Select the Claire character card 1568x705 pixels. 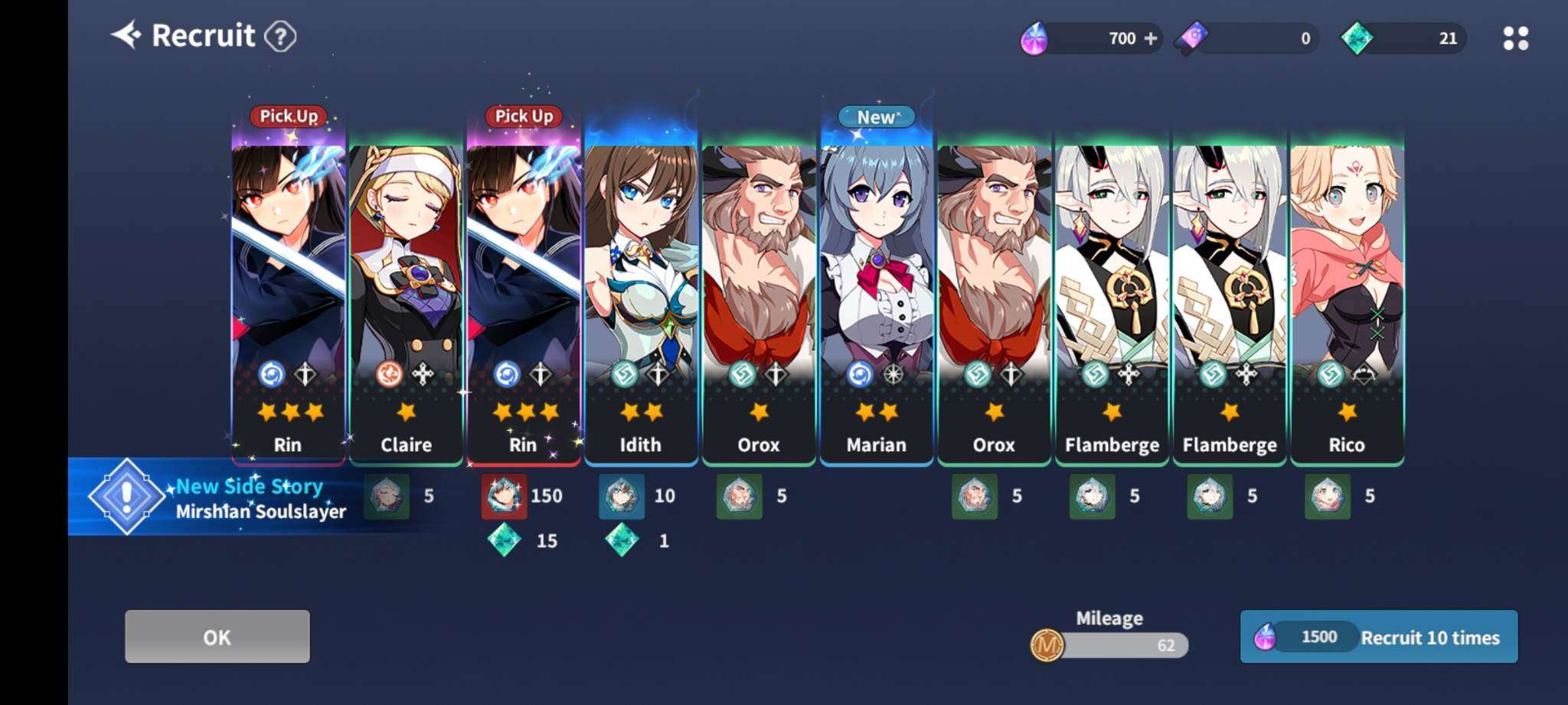click(406, 299)
